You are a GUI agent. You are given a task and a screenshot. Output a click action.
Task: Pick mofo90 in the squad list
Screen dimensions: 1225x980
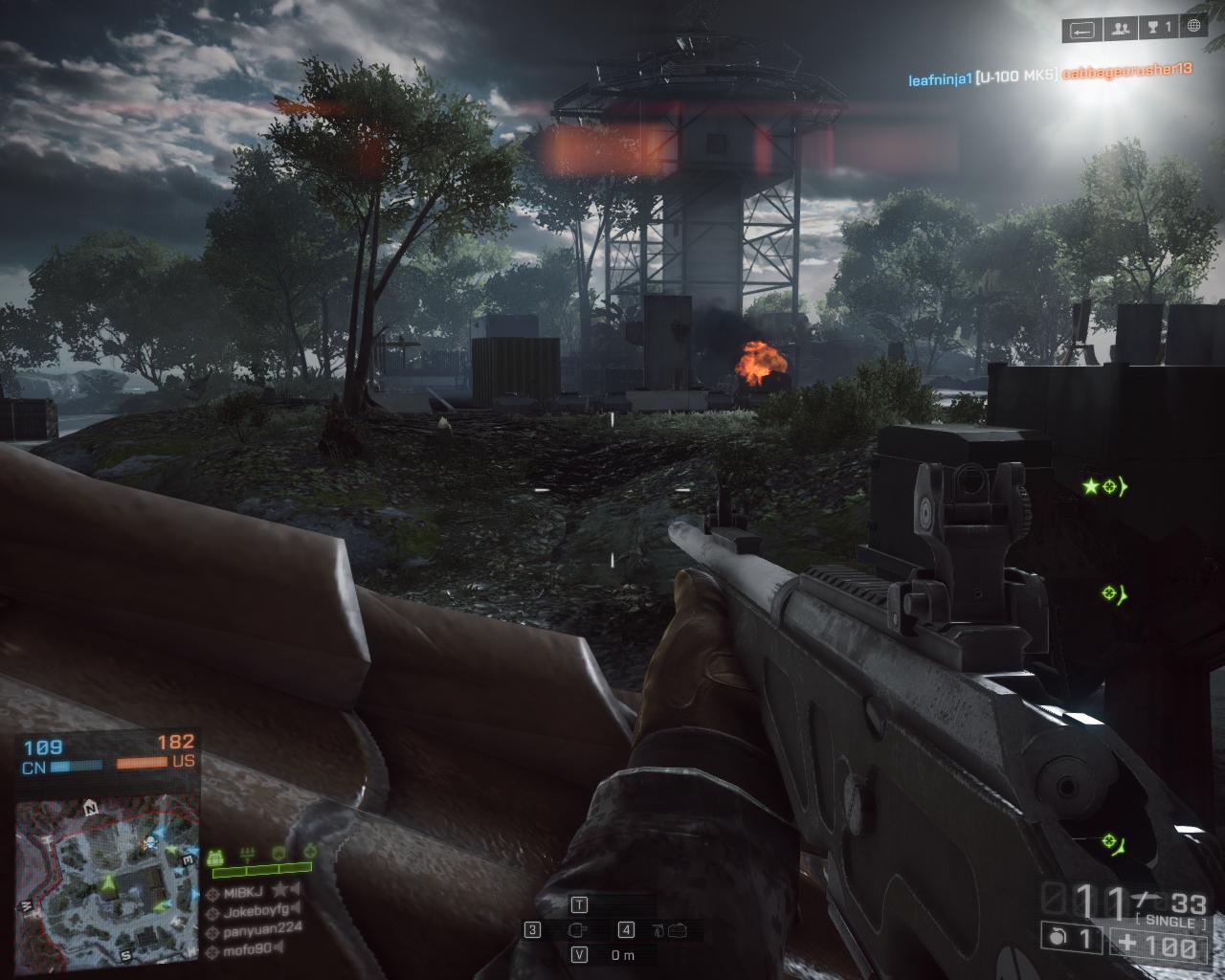click(x=247, y=948)
